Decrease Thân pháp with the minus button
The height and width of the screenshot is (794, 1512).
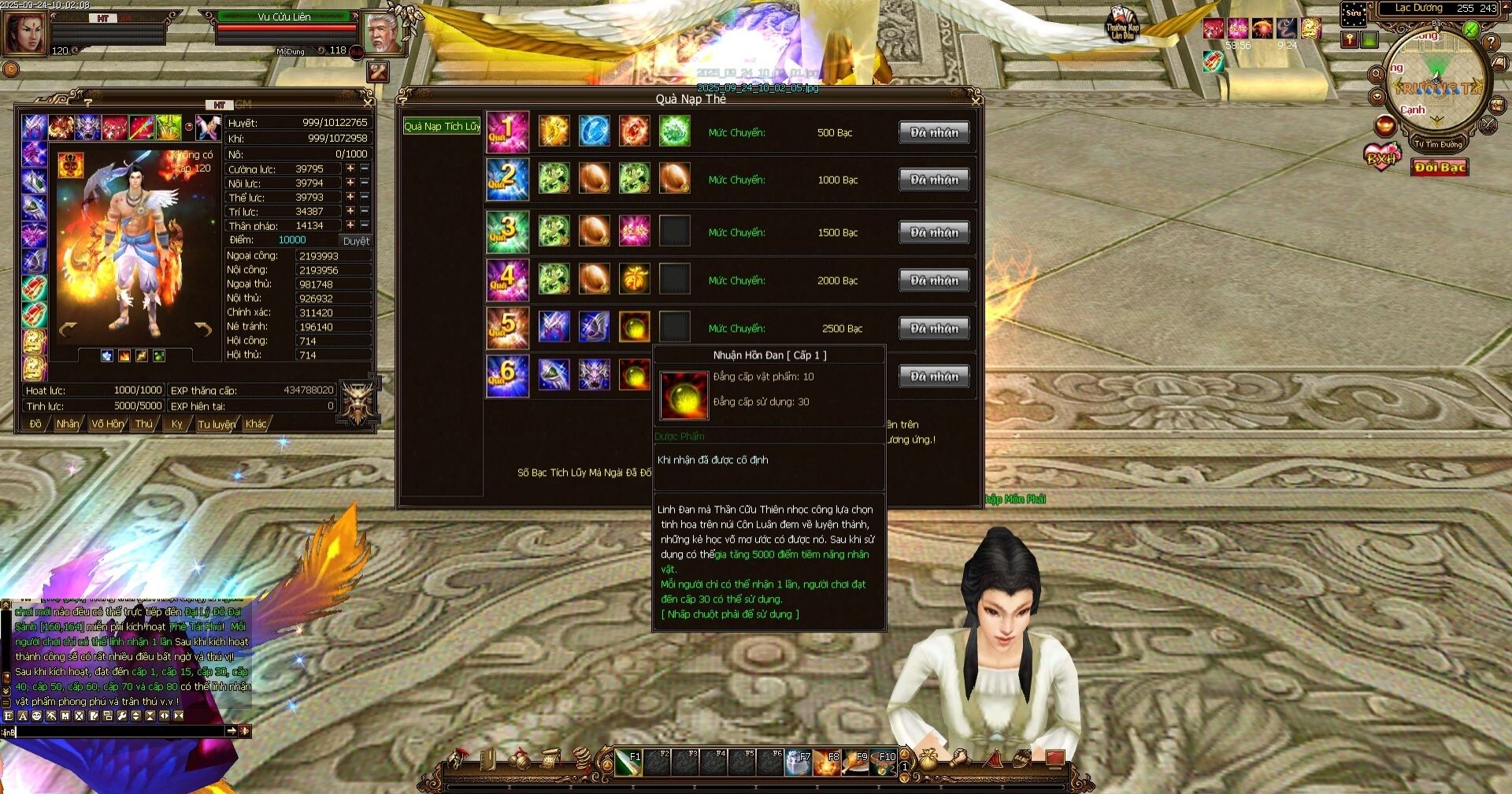[365, 225]
